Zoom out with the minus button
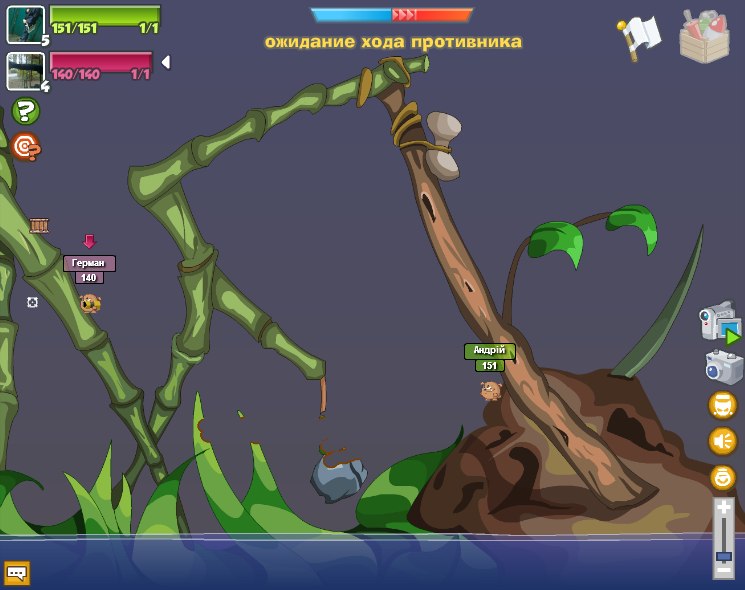745x590 pixels. (723, 570)
